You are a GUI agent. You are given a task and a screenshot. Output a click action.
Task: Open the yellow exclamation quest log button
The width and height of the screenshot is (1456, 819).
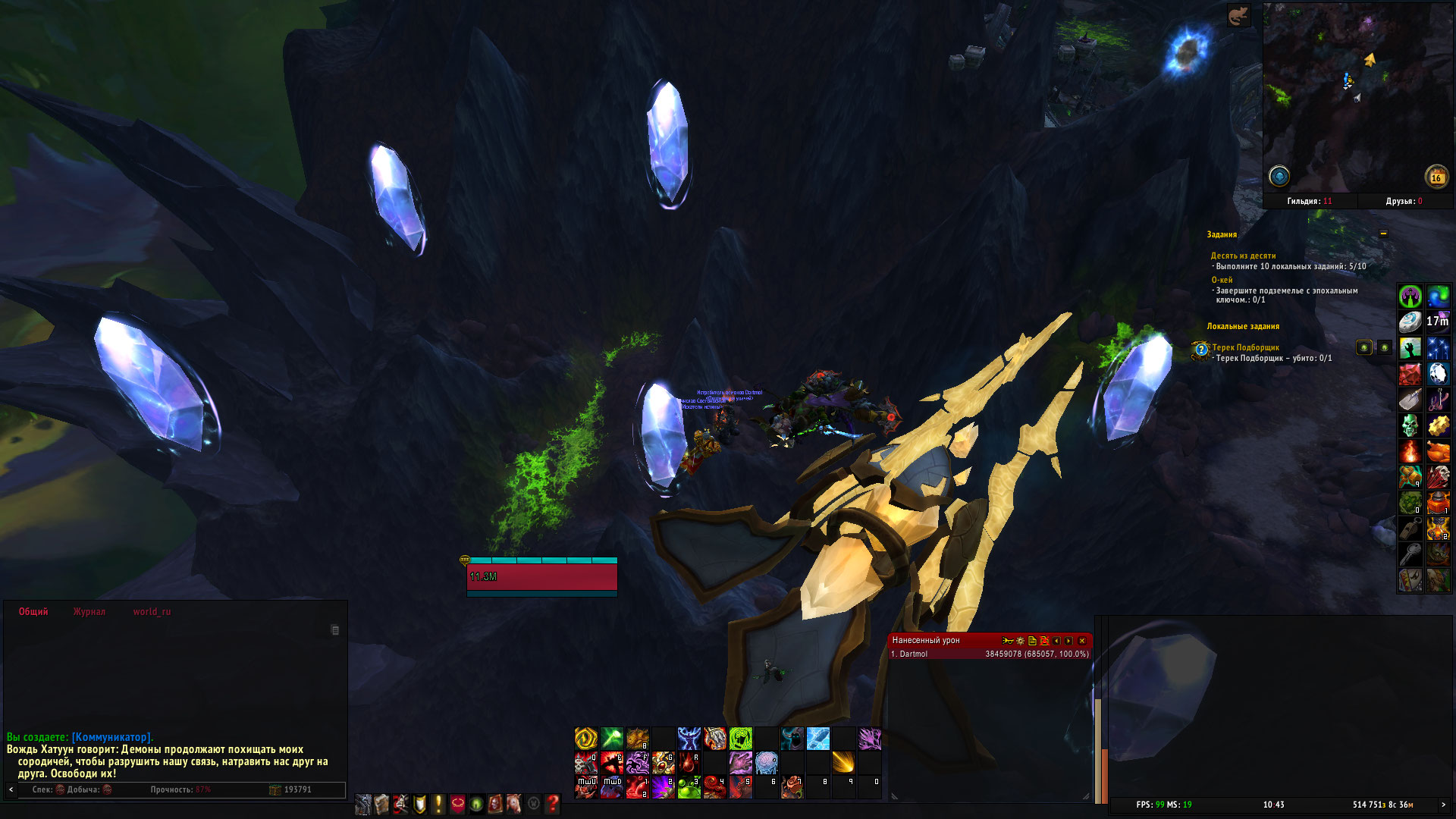[x=438, y=804]
